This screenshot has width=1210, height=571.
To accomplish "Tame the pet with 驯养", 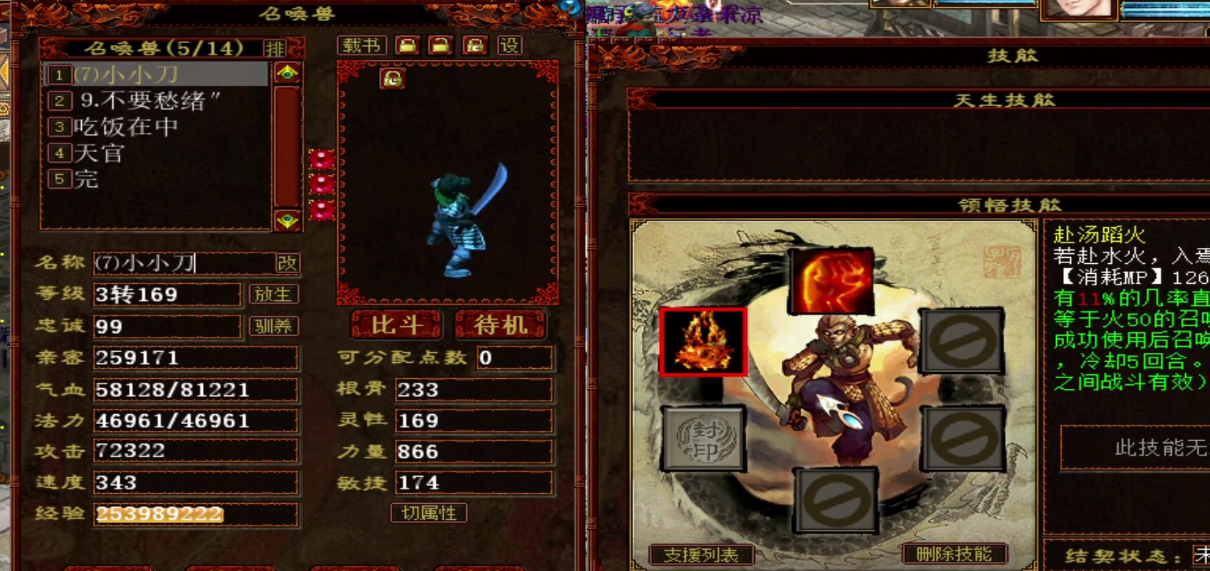I will pyautogui.click(x=273, y=326).
